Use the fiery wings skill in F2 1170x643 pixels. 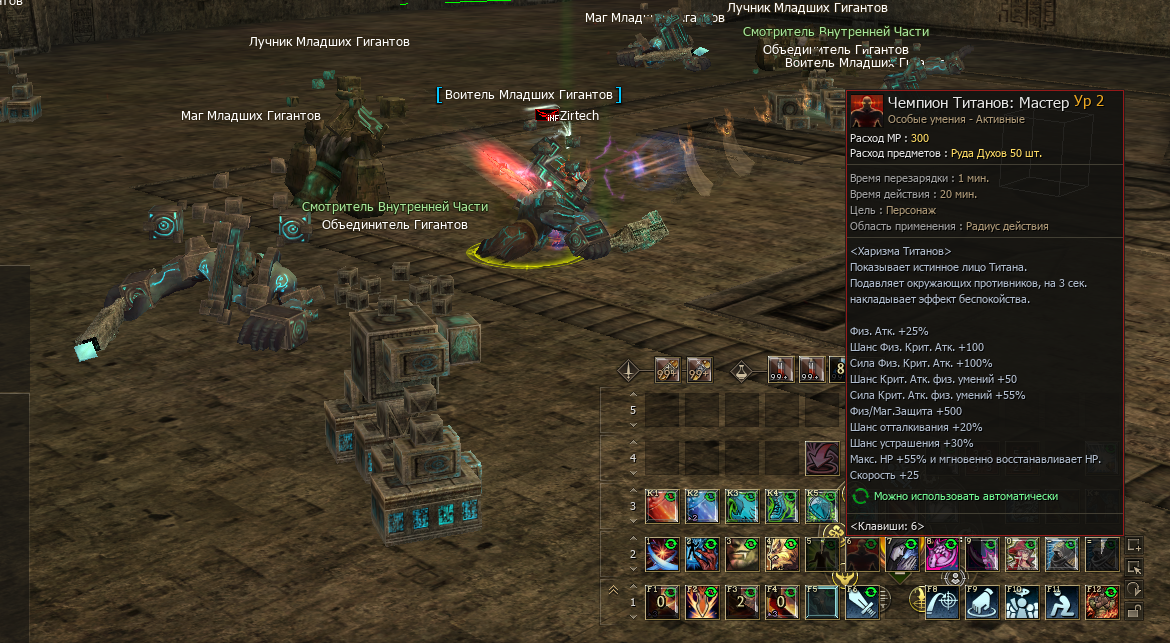(702, 601)
